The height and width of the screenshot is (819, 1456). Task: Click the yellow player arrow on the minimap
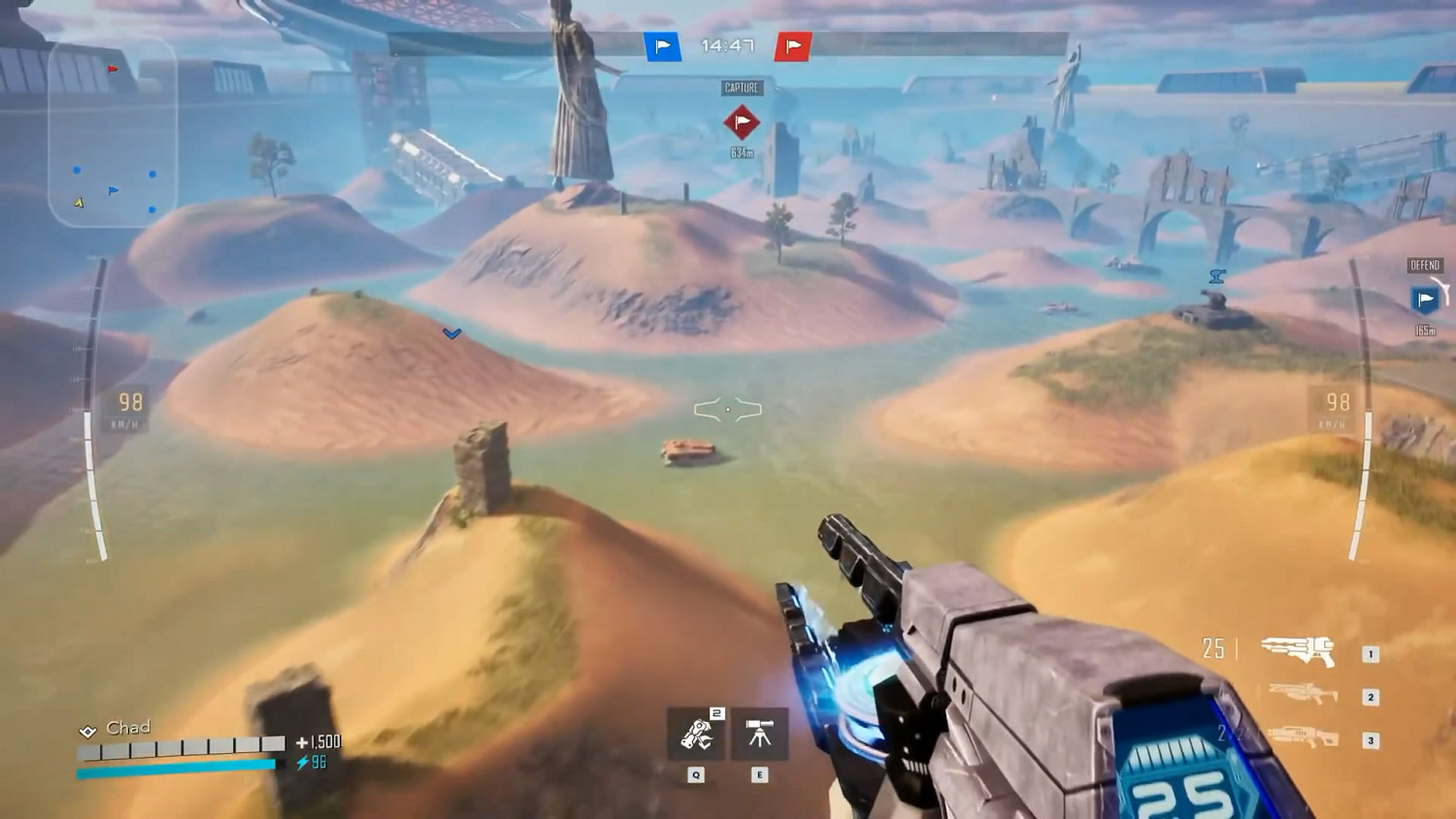coord(77,203)
